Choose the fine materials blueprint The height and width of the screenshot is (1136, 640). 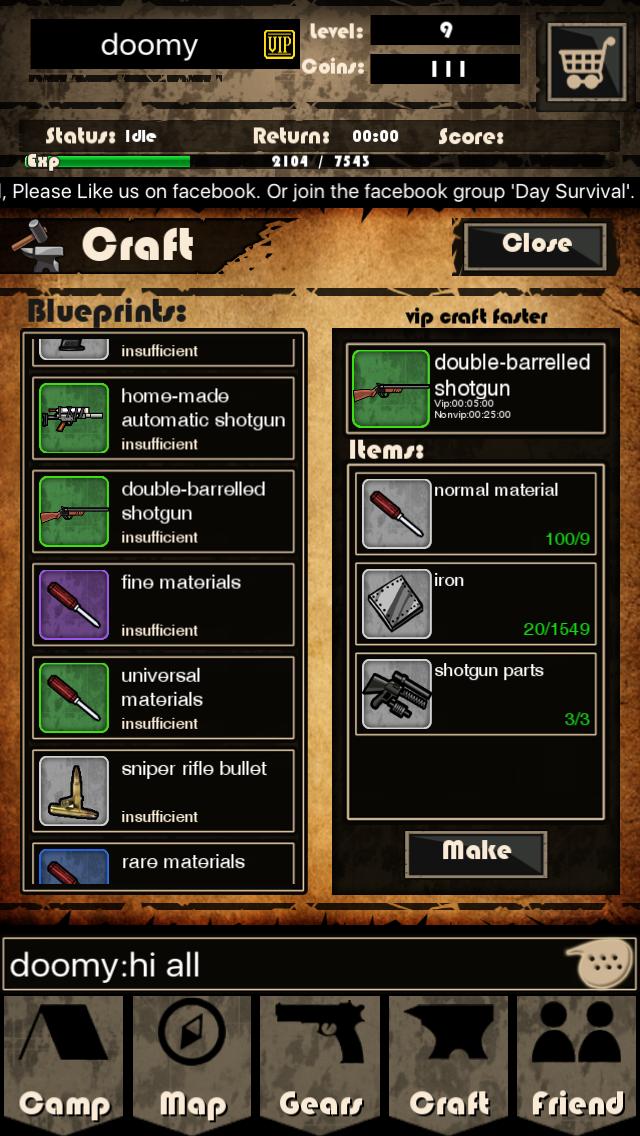pos(164,604)
